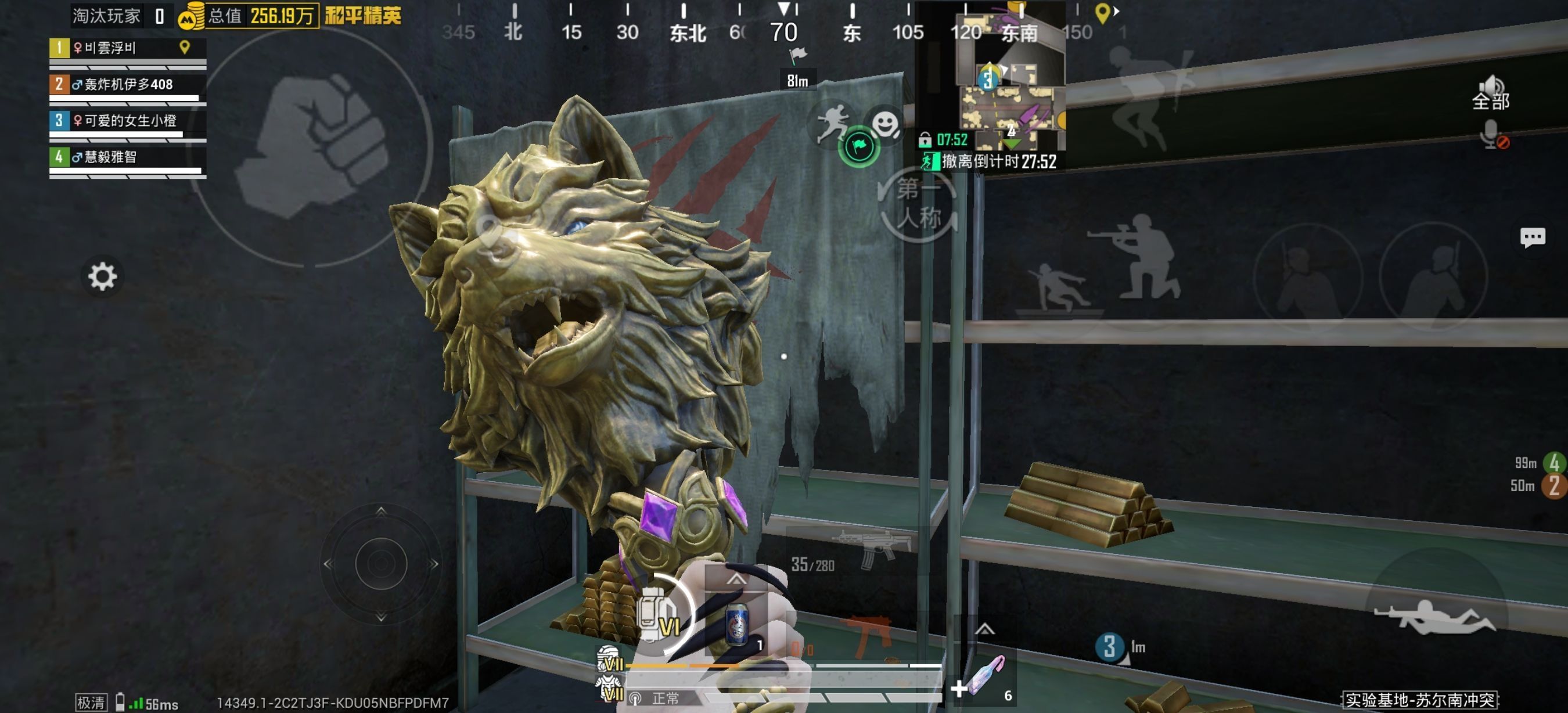The image size is (1568, 713).
Task: Open the chat message bubble
Action: pyautogui.click(x=1531, y=237)
